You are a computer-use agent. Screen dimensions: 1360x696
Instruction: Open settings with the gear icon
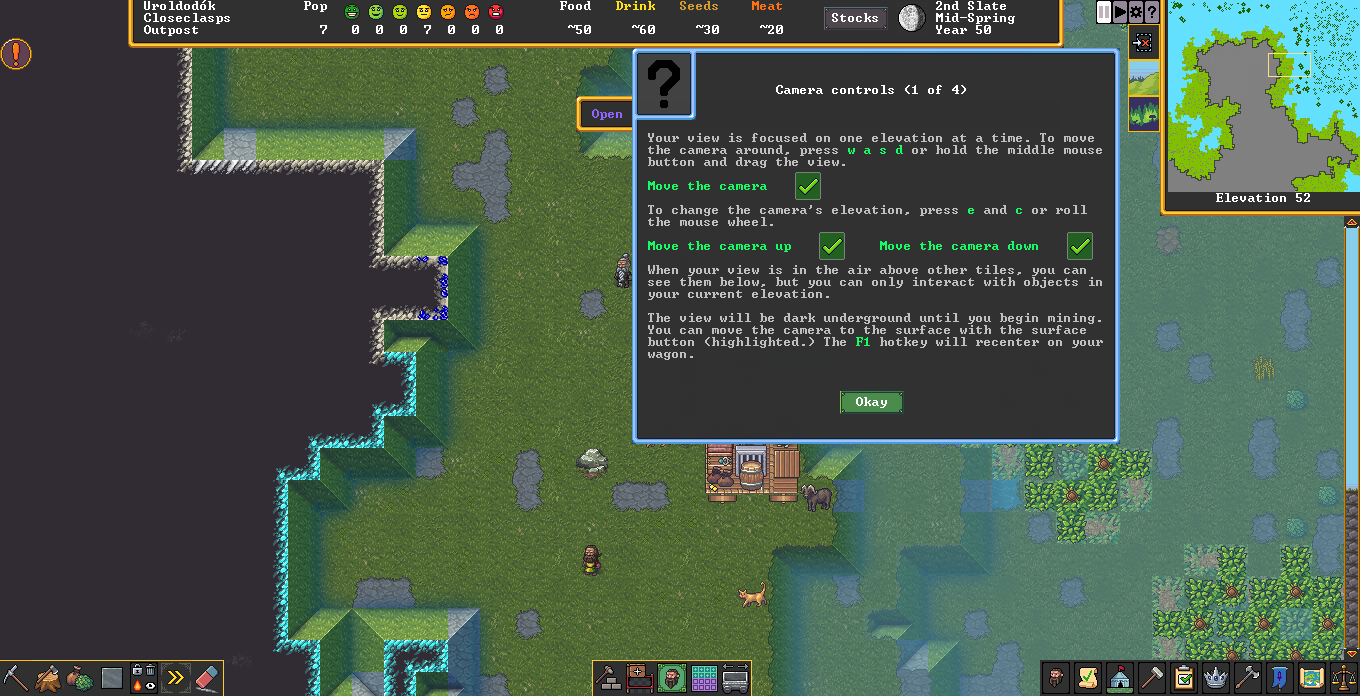1136,12
